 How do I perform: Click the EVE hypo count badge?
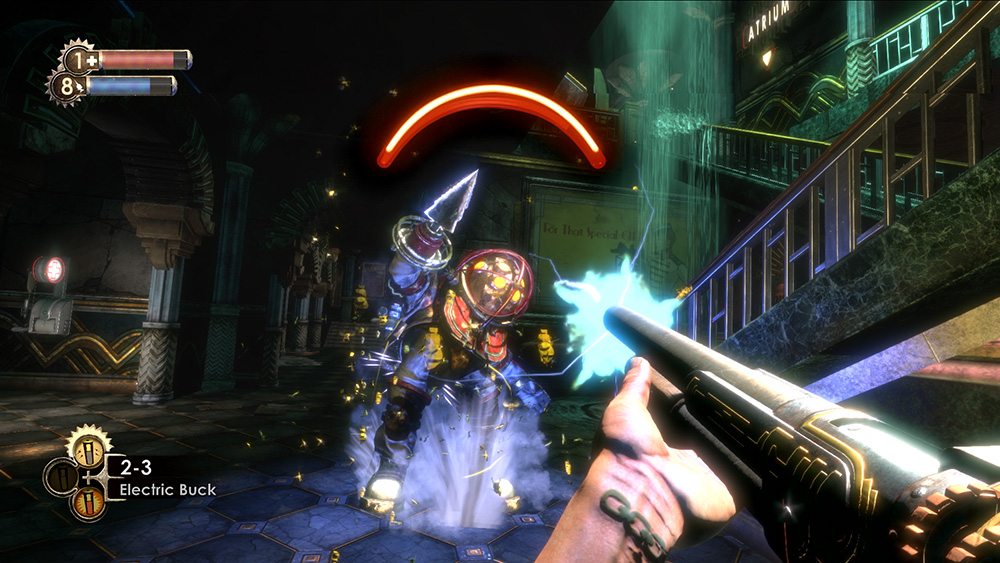tap(66, 86)
